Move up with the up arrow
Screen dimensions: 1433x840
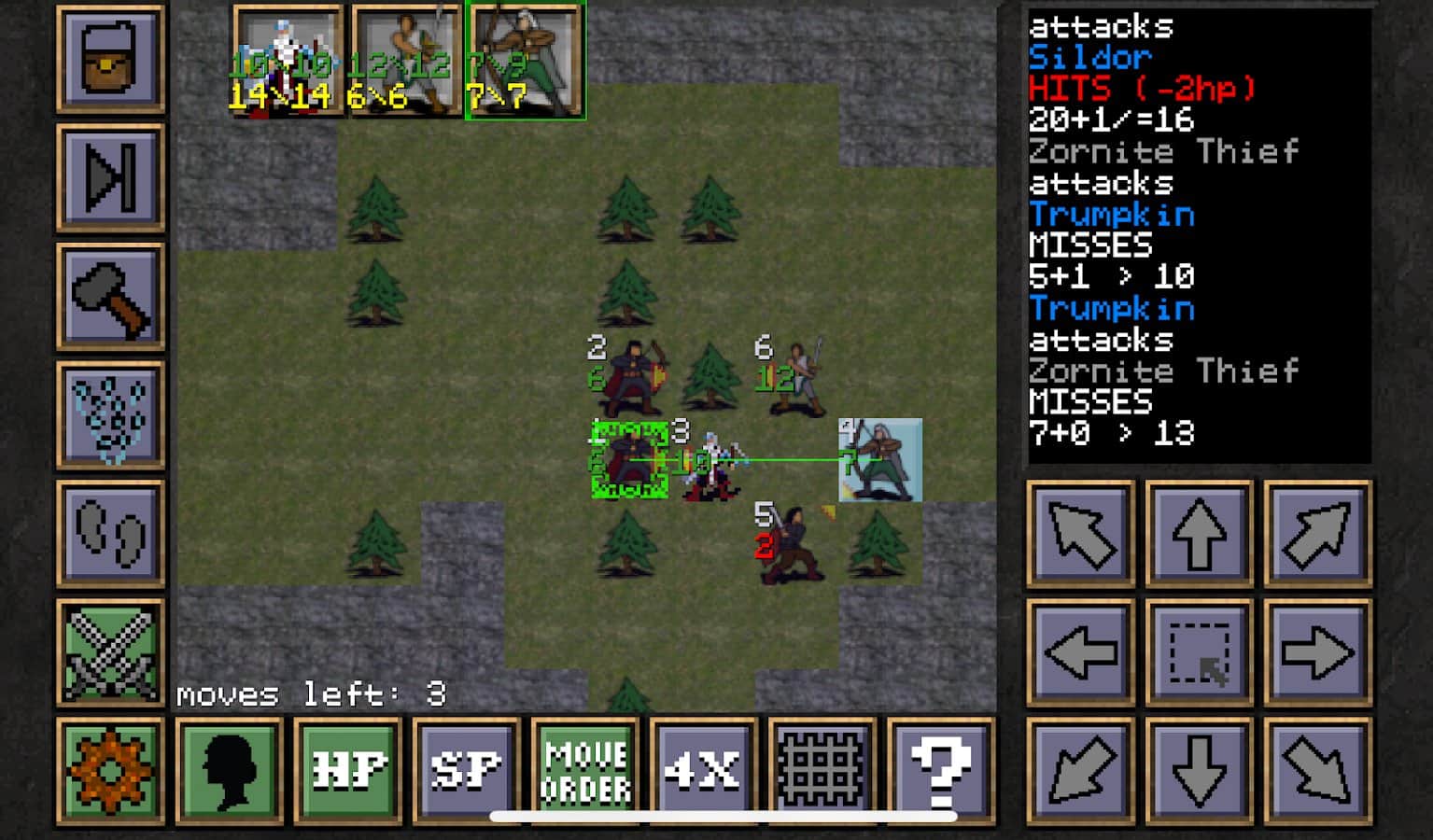tap(1199, 534)
